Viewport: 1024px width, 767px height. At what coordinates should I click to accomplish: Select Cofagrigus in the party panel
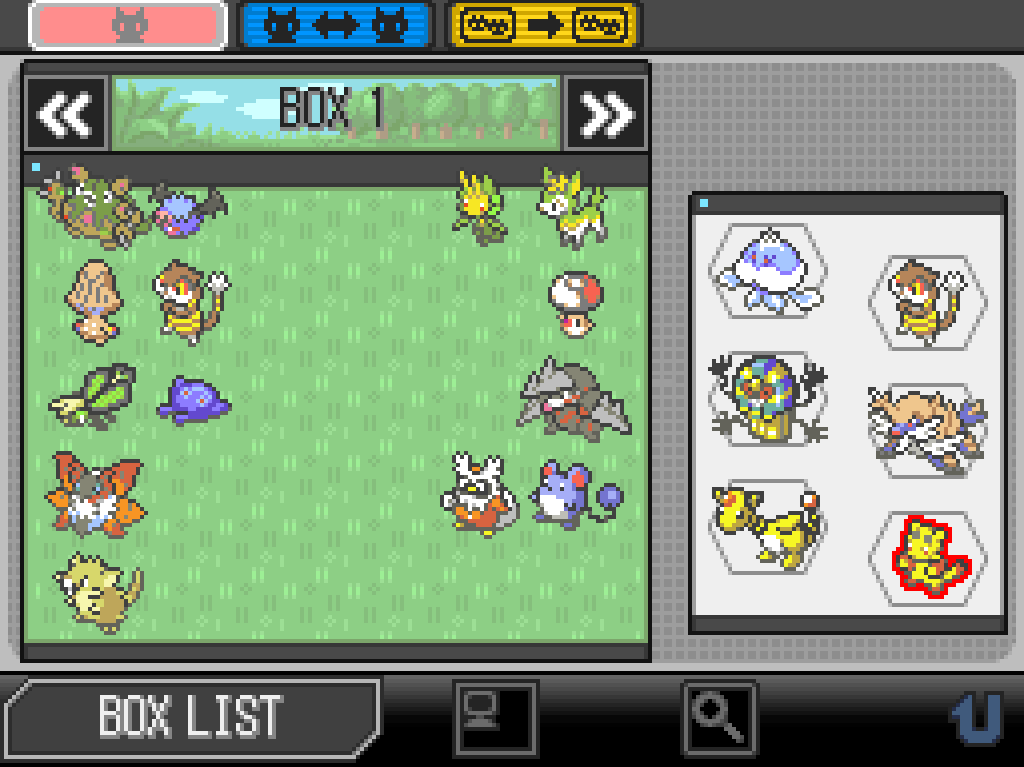point(765,399)
